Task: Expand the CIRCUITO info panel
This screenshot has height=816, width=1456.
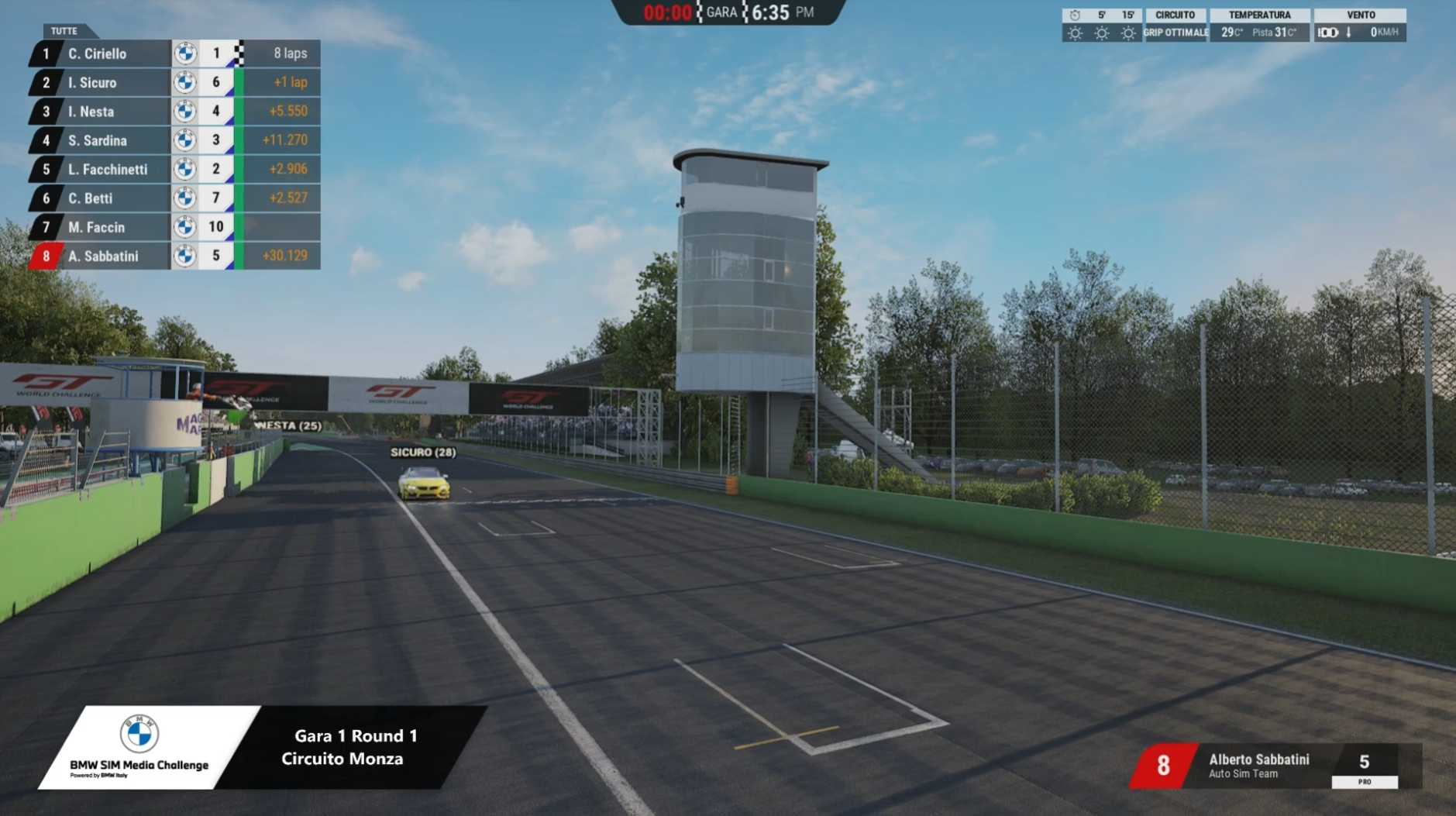Action: [x=1175, y=14]
